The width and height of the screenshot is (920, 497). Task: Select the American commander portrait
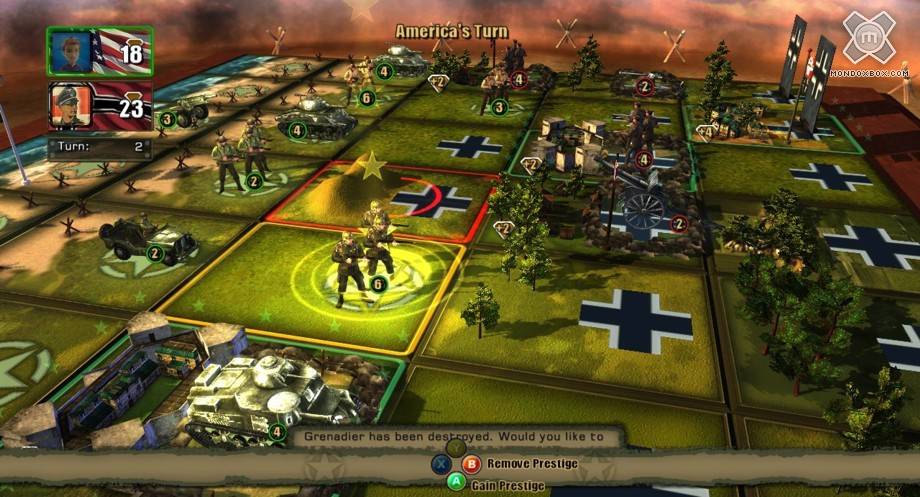point(73,51)
